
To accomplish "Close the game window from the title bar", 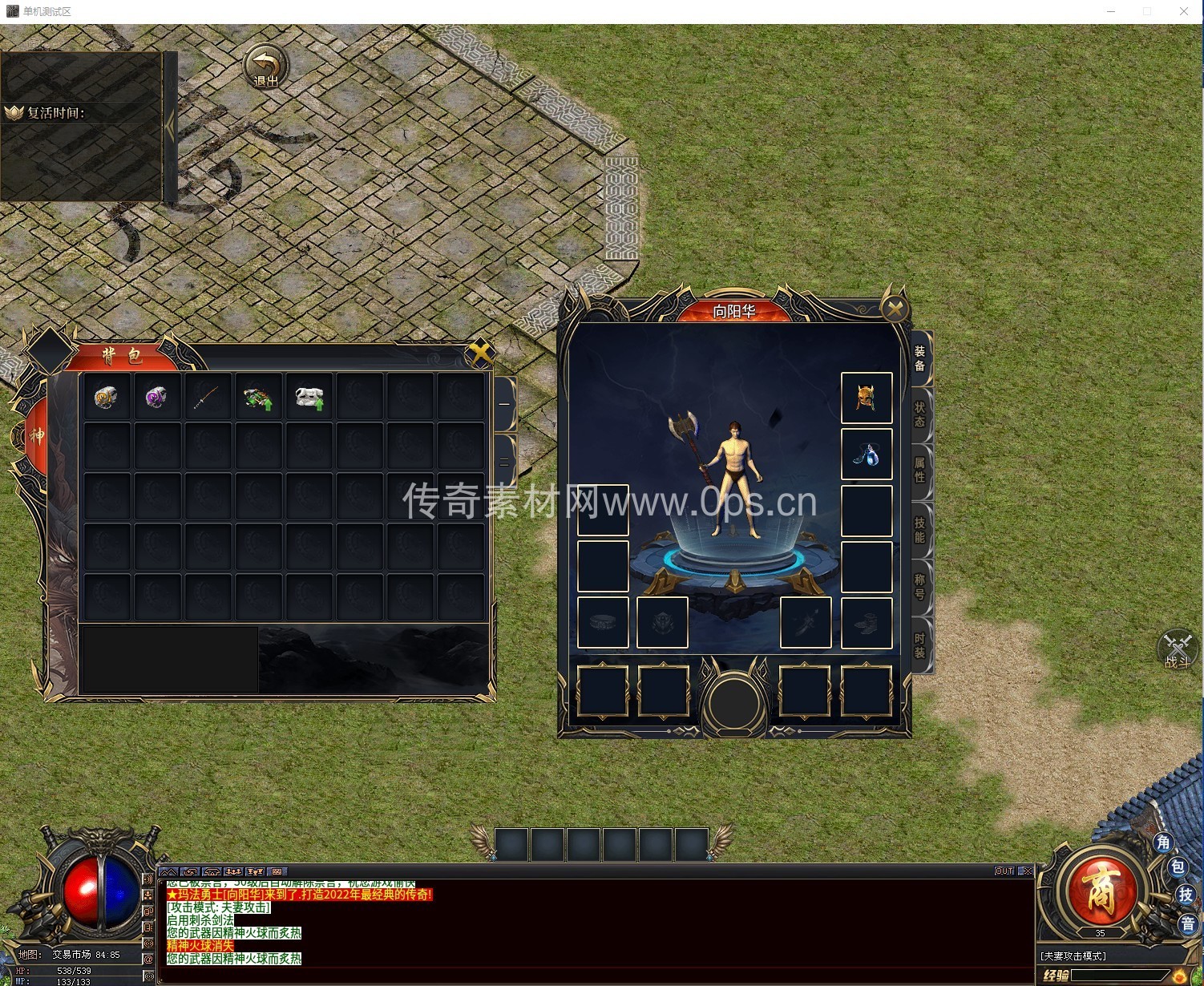I will (1183, 11).
